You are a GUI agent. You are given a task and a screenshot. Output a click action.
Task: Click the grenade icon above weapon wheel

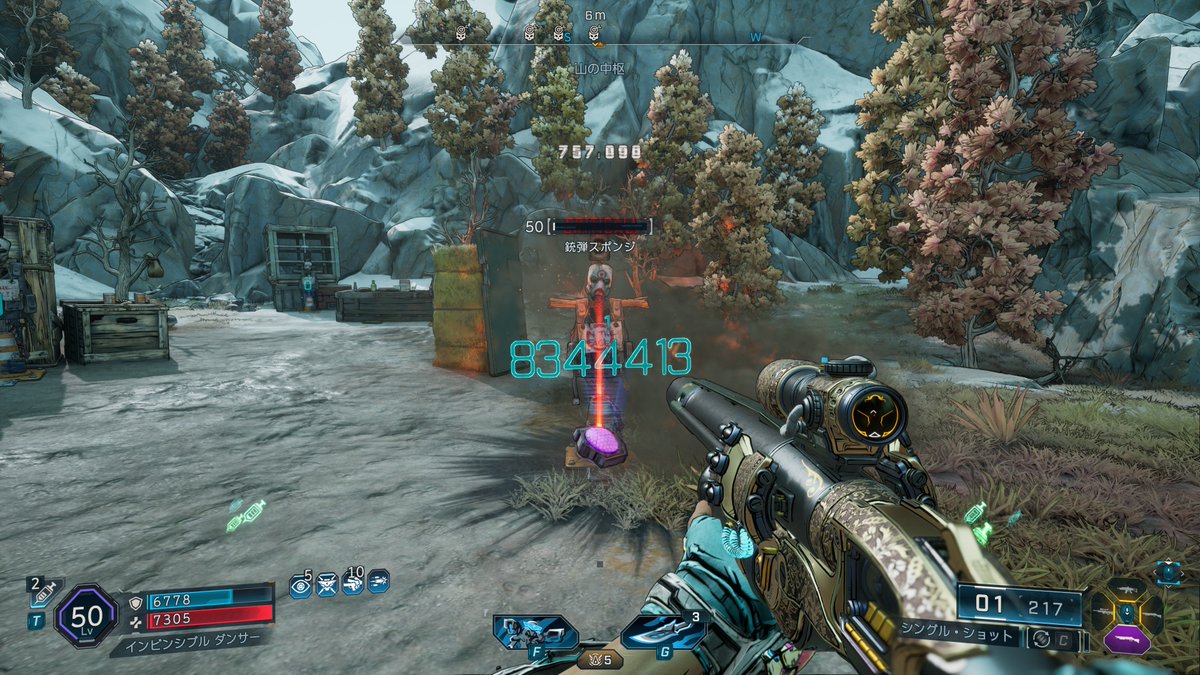(1168, 571)
